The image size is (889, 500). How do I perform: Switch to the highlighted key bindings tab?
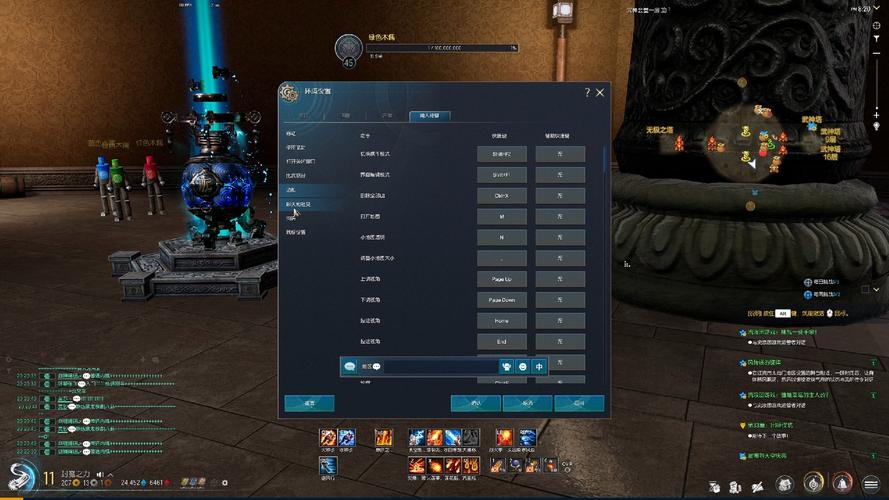[430, 116]
